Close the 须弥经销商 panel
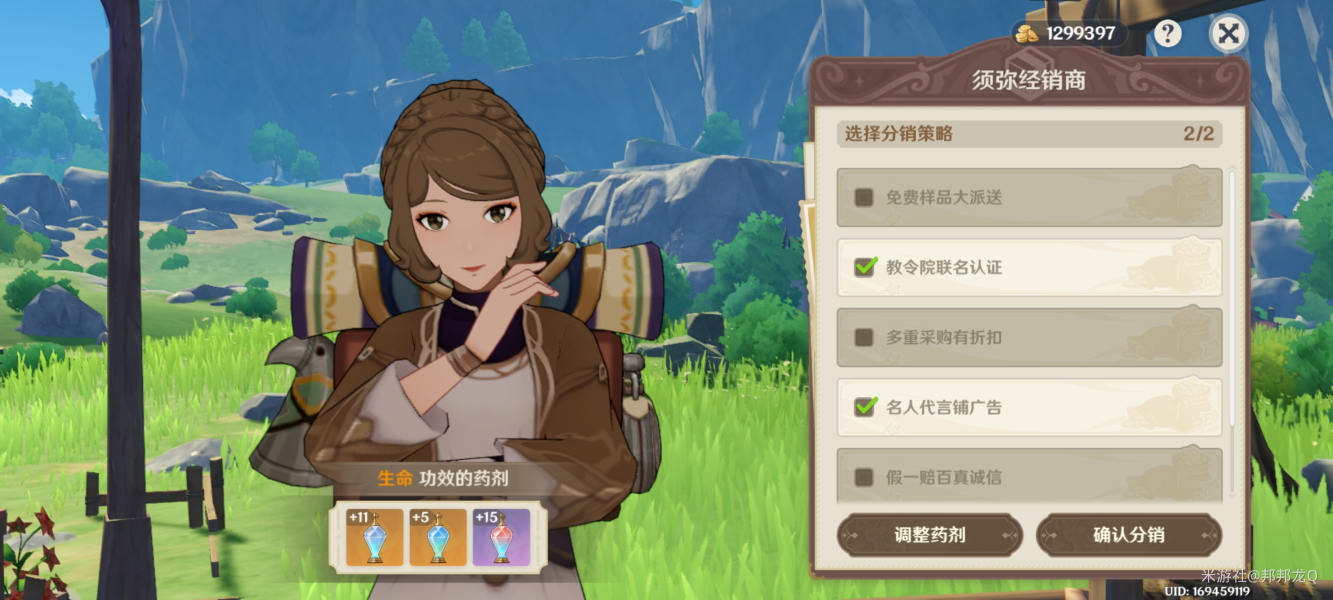Image resolution: width=1333 pixels, height=600 pixels. (x=1228, y=34)
